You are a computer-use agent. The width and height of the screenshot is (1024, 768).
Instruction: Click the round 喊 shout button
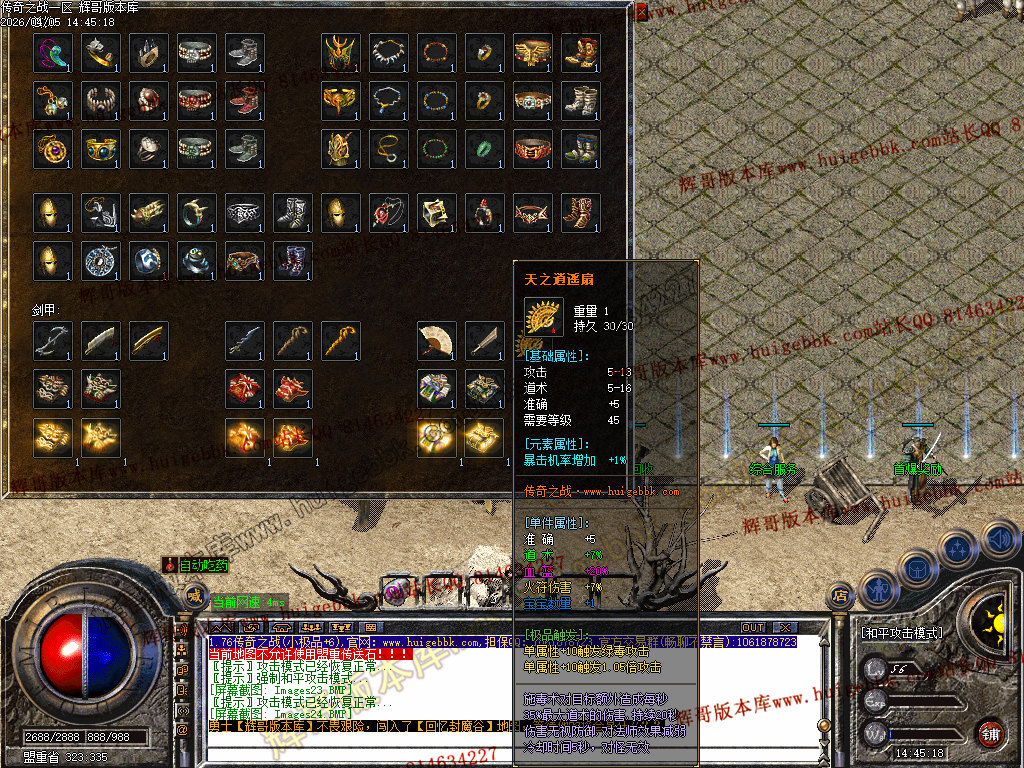coord(194,598)
